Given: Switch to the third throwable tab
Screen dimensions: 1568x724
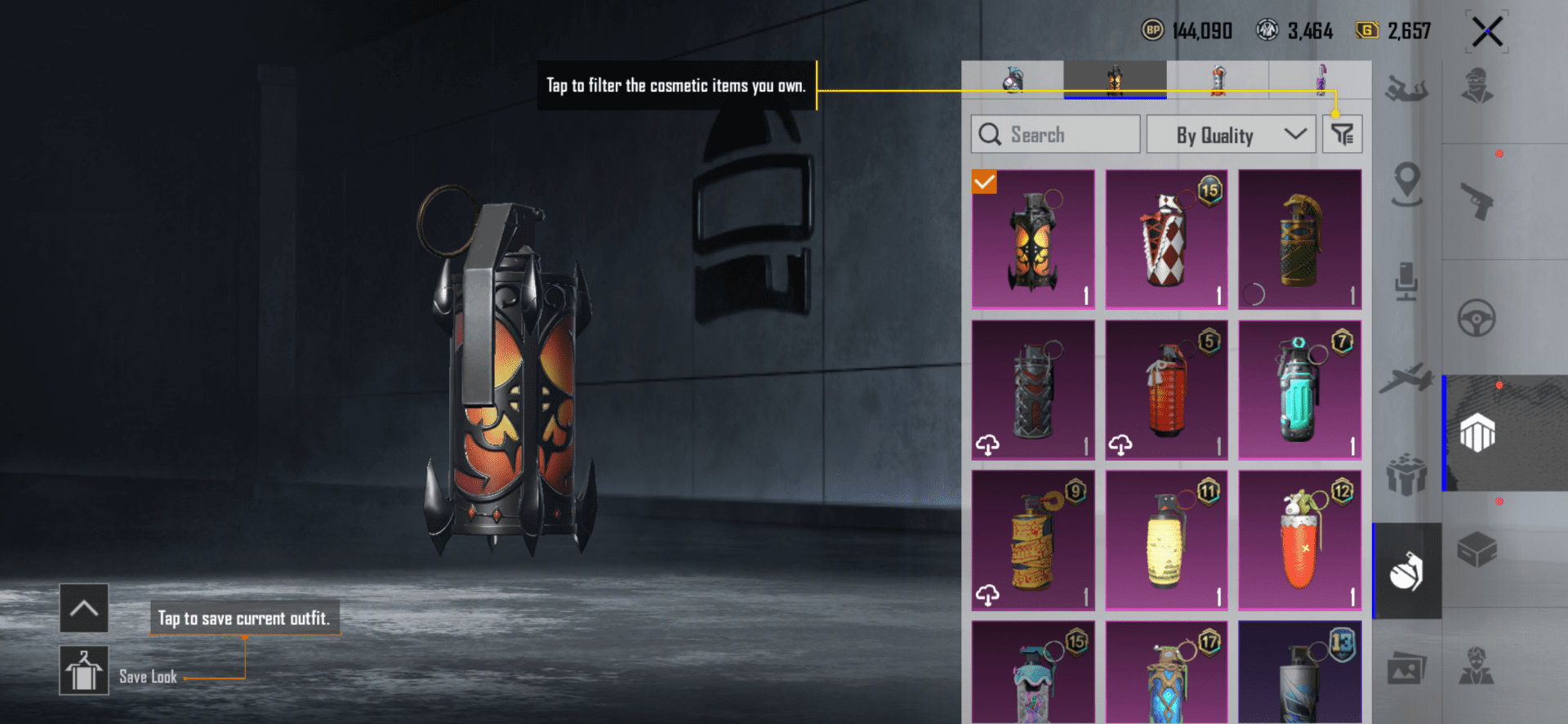Looking at the screenshot, I should [1218, 80].
